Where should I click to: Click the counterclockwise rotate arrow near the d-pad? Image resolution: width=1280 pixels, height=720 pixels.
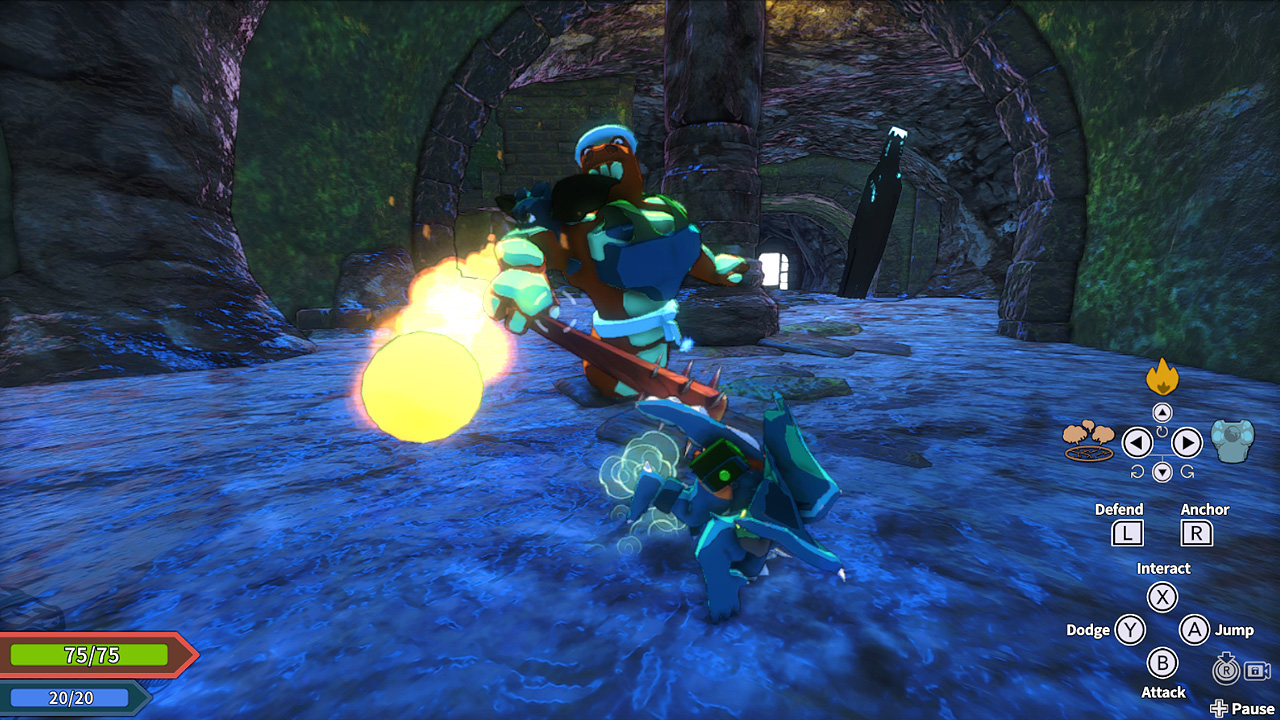coord(1138,472)
